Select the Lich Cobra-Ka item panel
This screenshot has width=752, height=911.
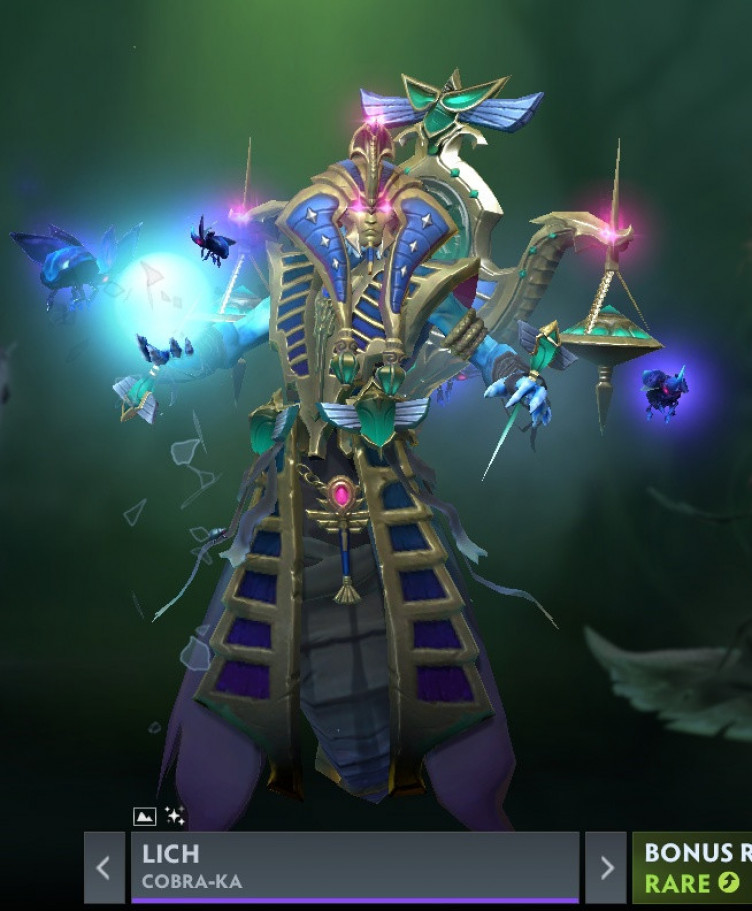tap(354, 867)
